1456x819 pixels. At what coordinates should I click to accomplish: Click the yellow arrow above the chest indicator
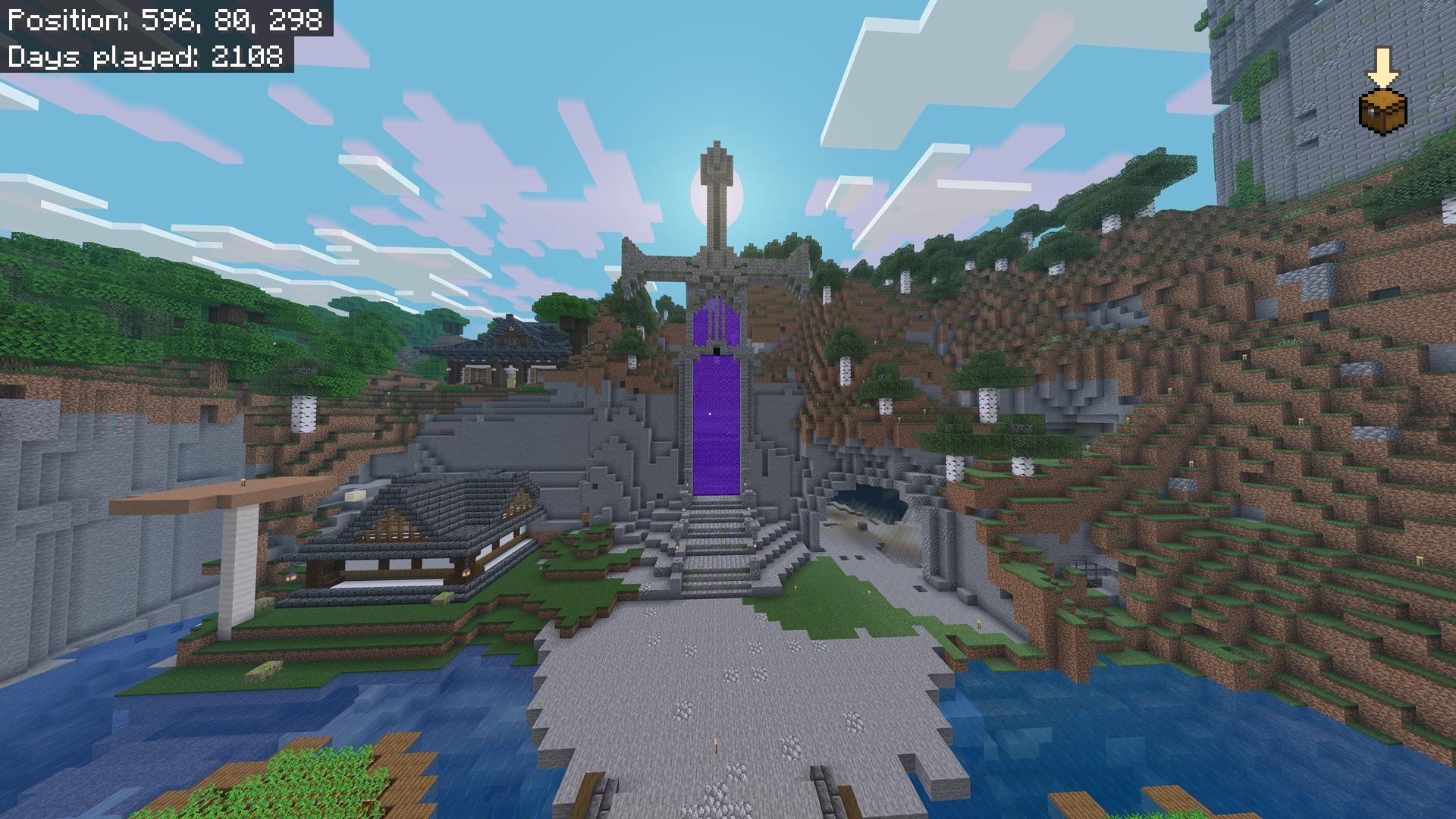[1385, 68]
